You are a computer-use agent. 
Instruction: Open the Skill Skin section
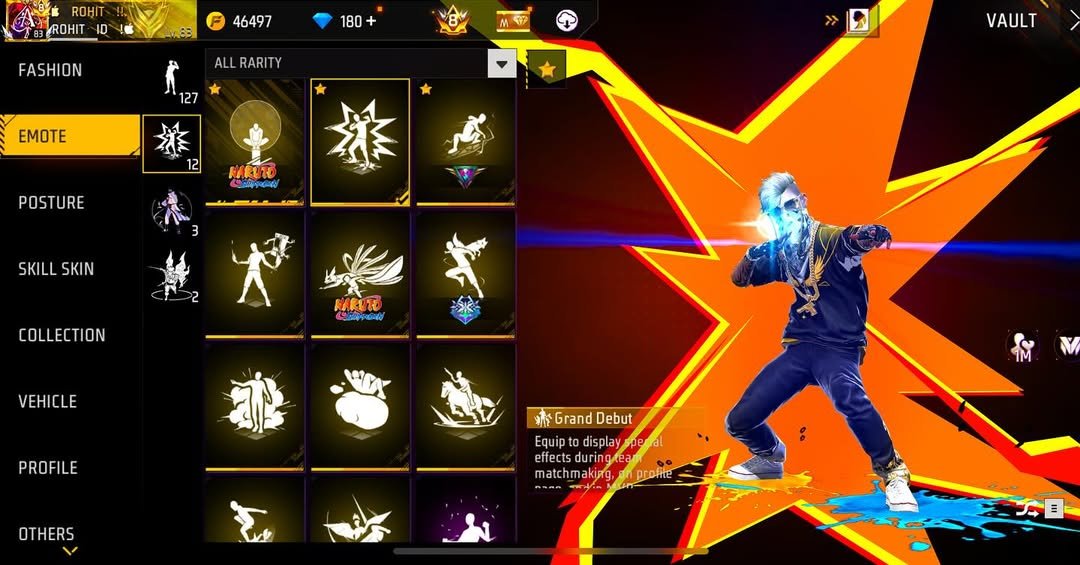point(56,269)
